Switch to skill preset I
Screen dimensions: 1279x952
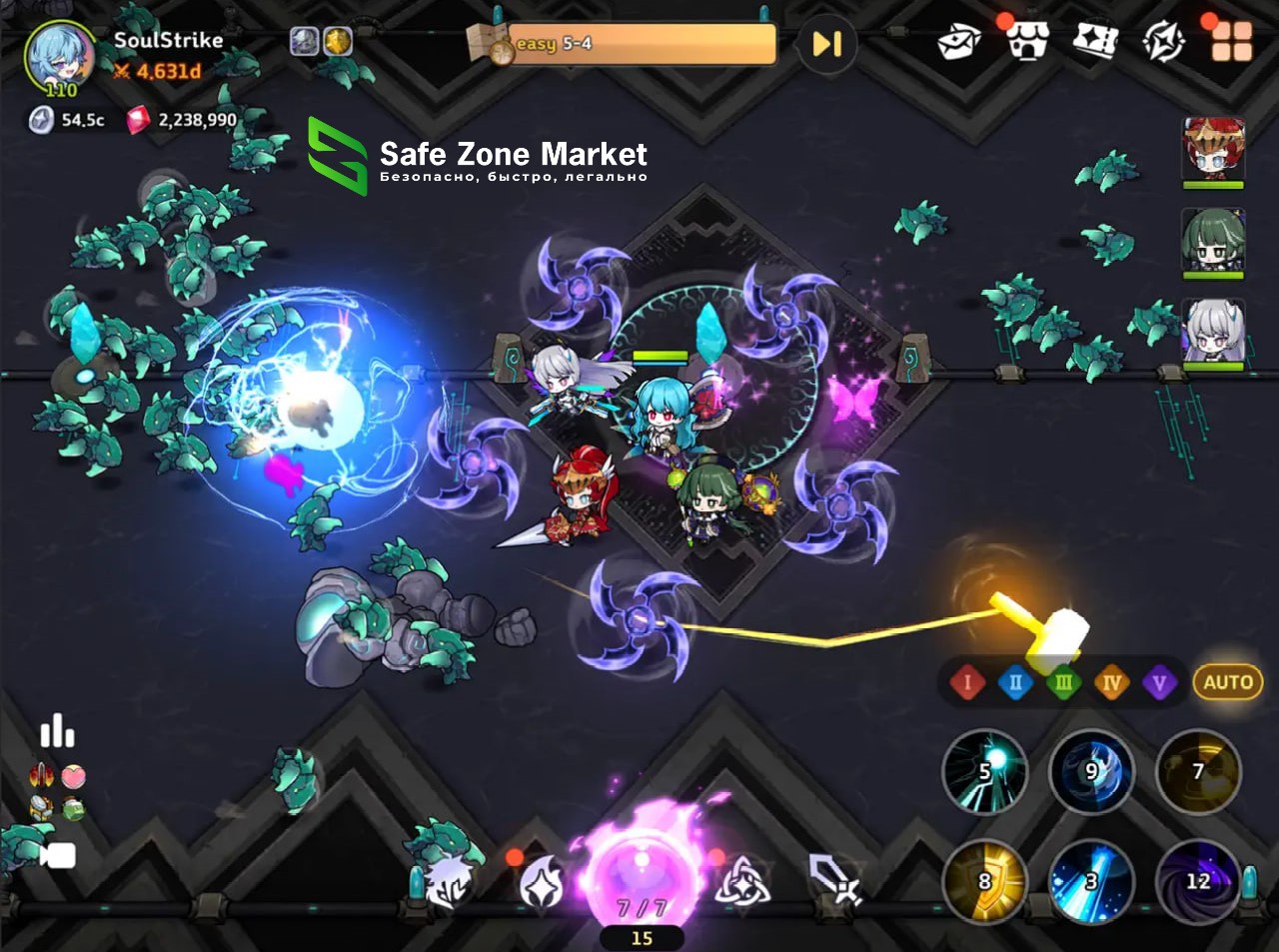click(966, 683)
